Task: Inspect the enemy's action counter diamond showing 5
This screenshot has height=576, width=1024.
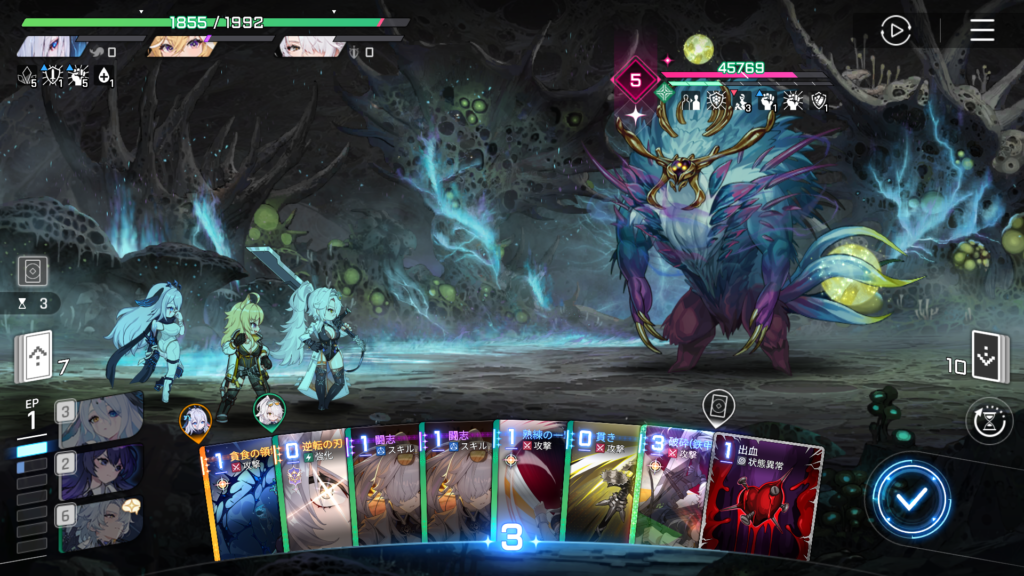Action: (635, 81)
